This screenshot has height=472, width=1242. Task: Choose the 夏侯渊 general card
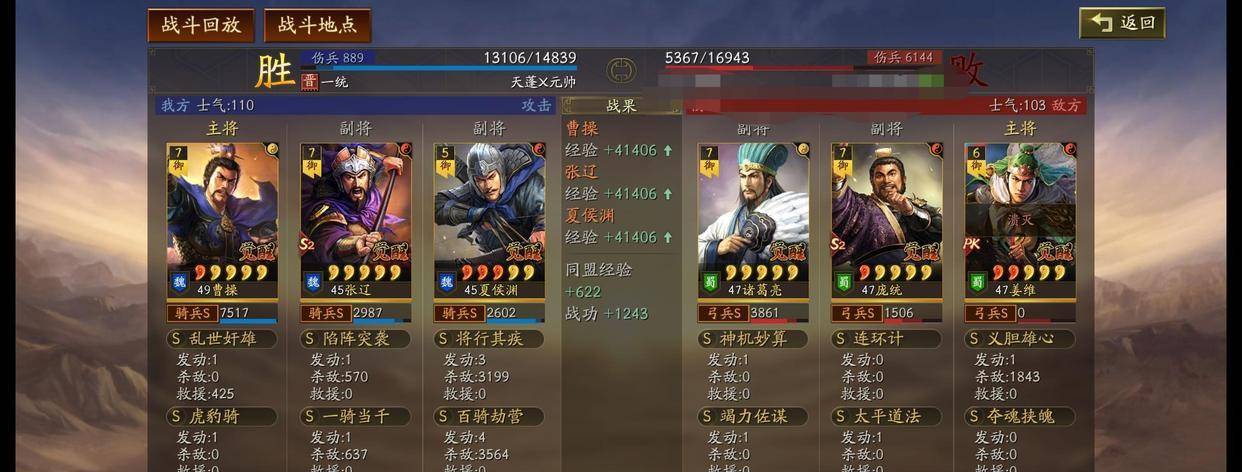click(489, 219)
